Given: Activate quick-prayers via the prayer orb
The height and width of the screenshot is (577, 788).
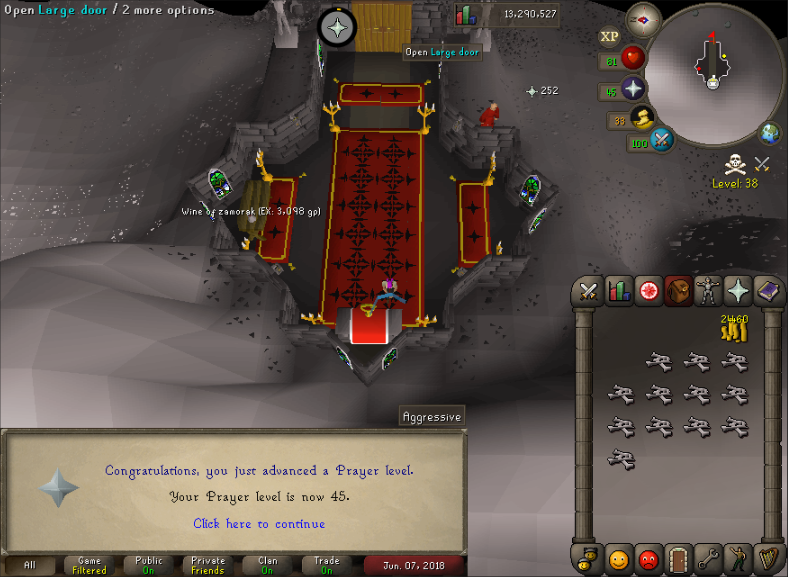Looking at the screenshot, I should [x=633, y=90].
